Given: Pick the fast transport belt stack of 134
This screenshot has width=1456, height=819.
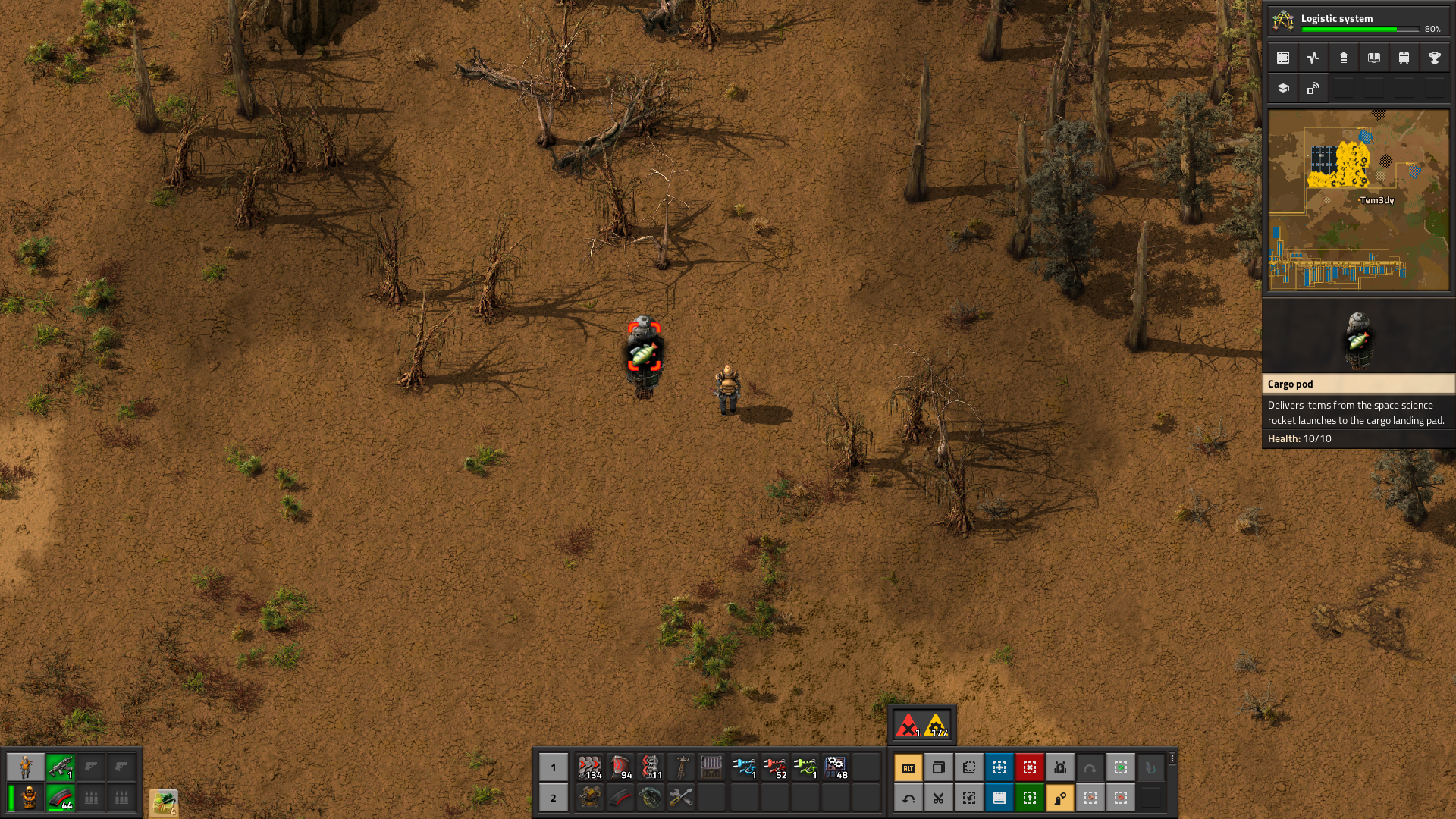Looking at the screenshot, I should [590, 767].
